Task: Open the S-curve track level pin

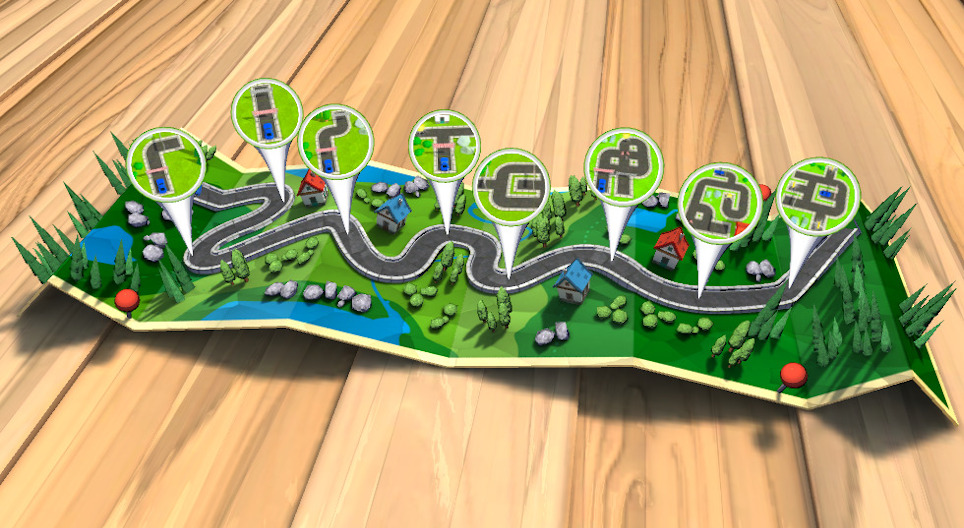Action: point(336,138)
